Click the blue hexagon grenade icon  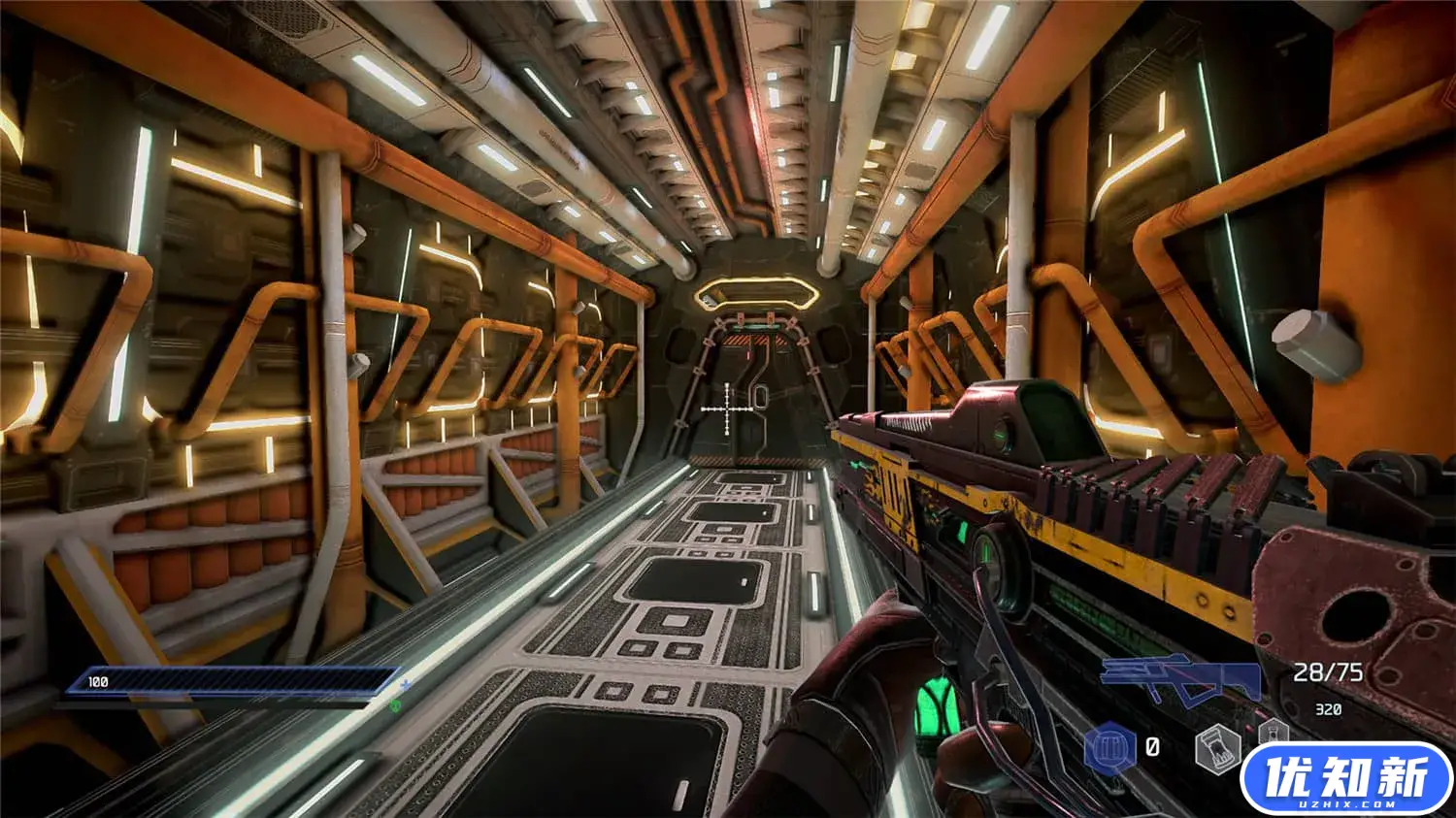1109,748
